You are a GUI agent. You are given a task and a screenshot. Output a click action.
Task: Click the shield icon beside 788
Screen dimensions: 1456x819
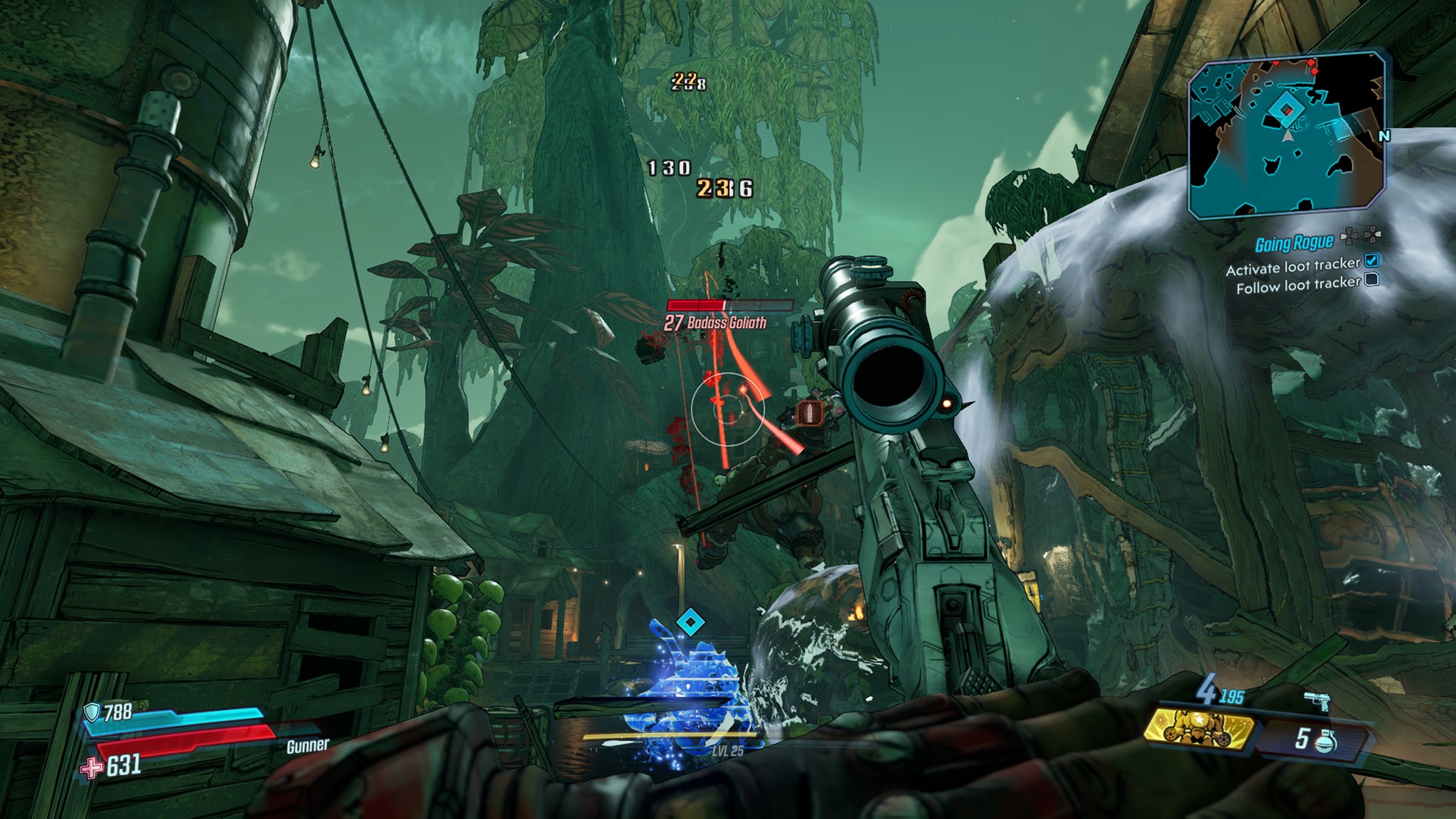point(92,712)
